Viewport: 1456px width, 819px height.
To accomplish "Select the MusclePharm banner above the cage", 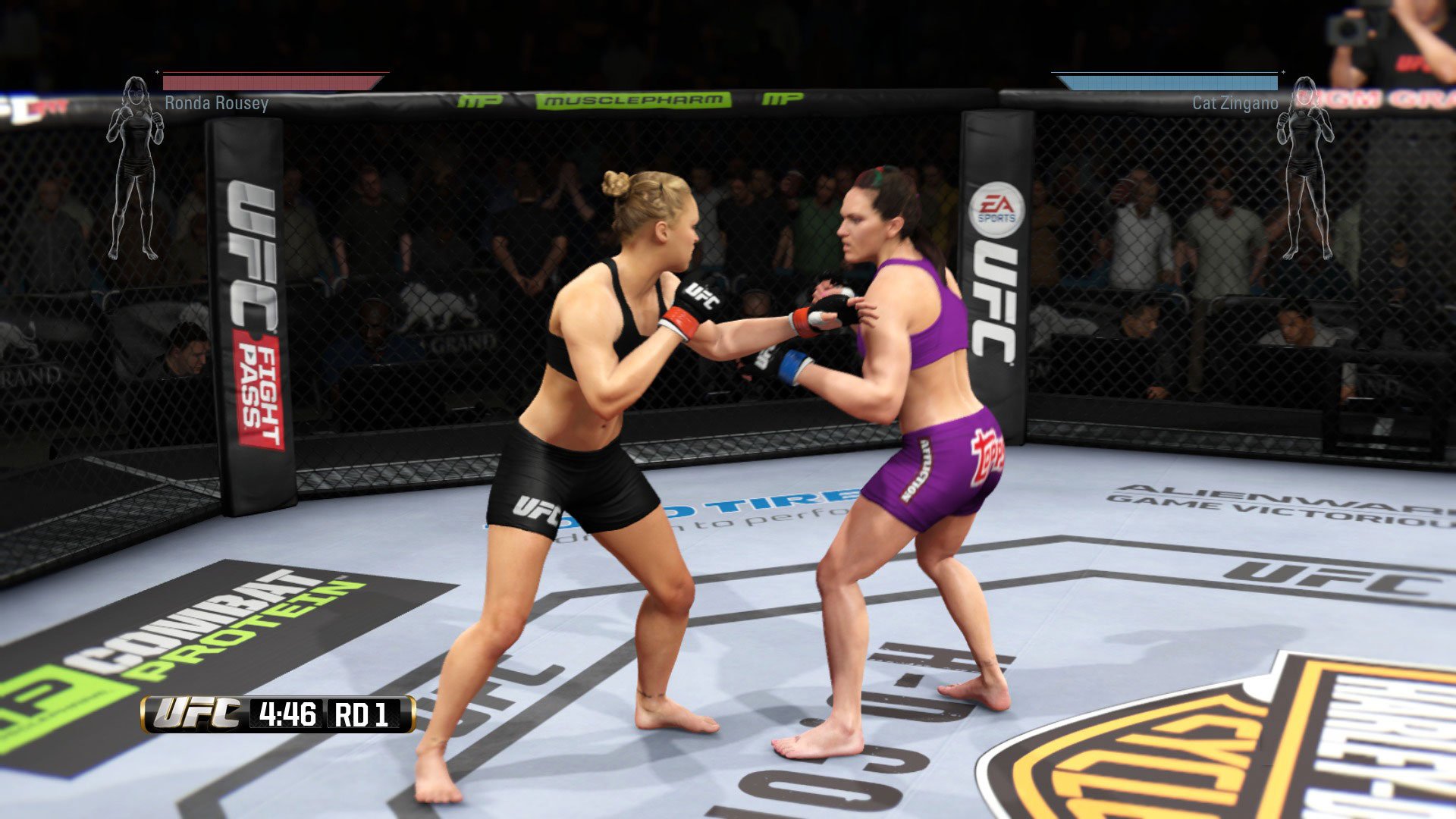I will pyautogui.click(x=633, y=99).
